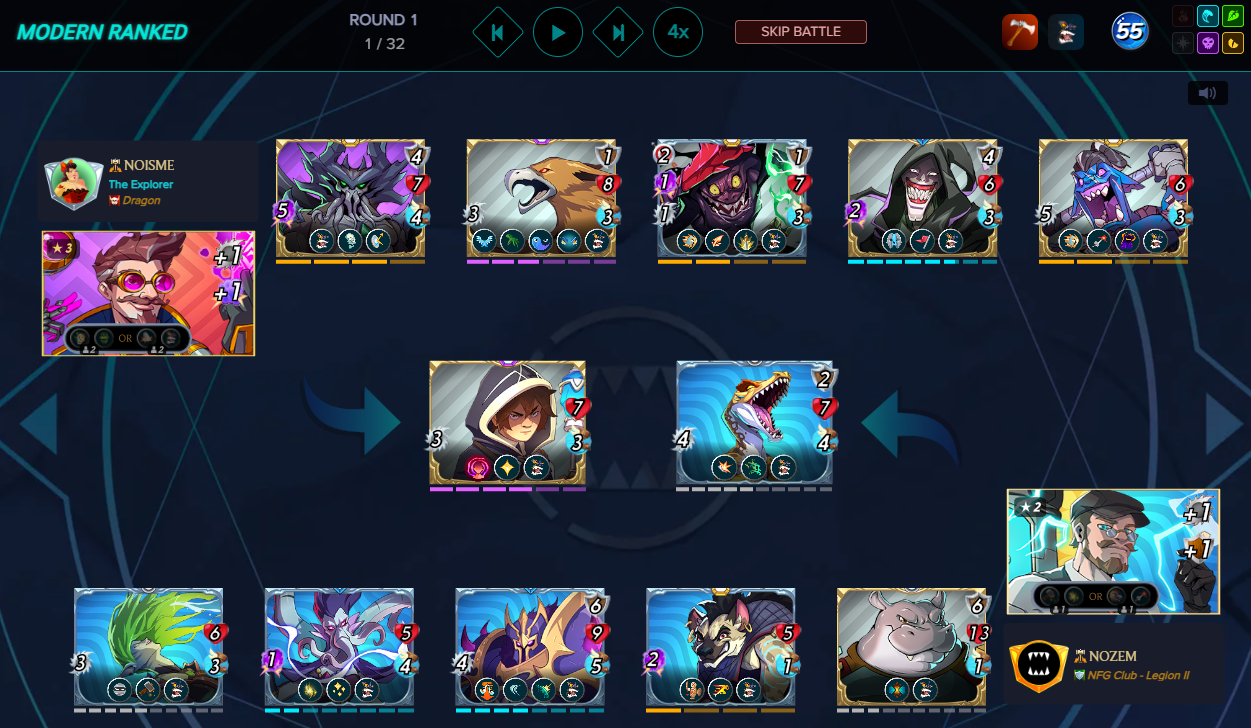Select NOZEM's summoner card with flat cap
The height and width of the screenshot is (728, 1251).
(x=1113, y=550)
